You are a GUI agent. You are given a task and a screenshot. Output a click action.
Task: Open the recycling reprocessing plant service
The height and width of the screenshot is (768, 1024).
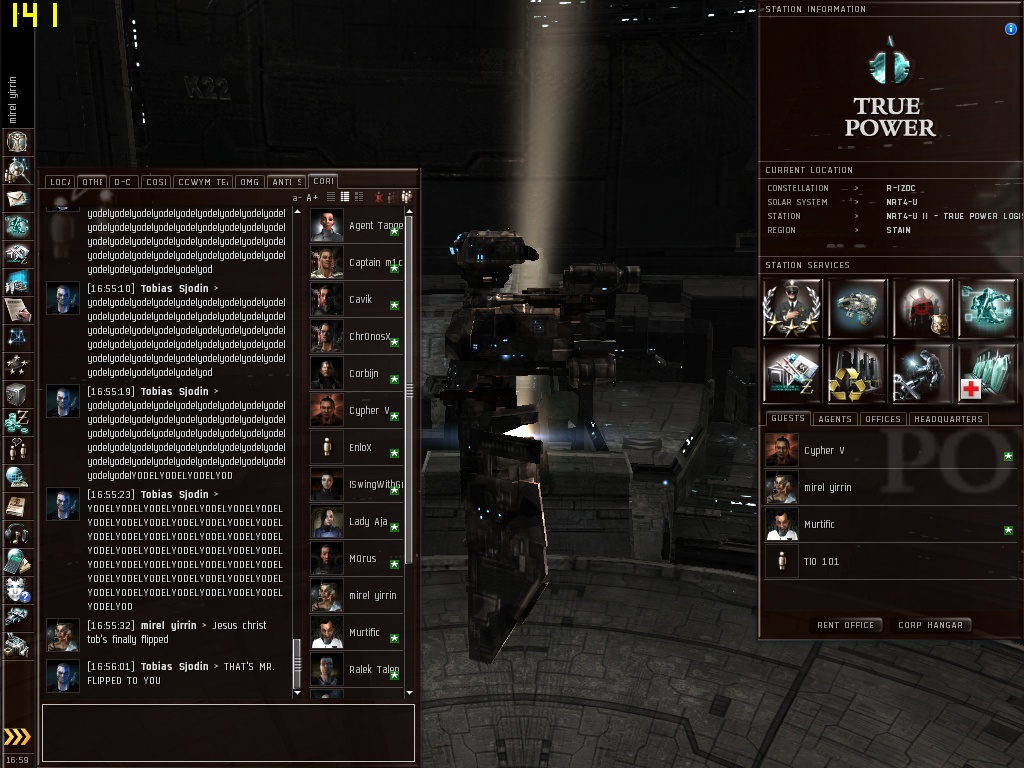click(x=857, y=373)
